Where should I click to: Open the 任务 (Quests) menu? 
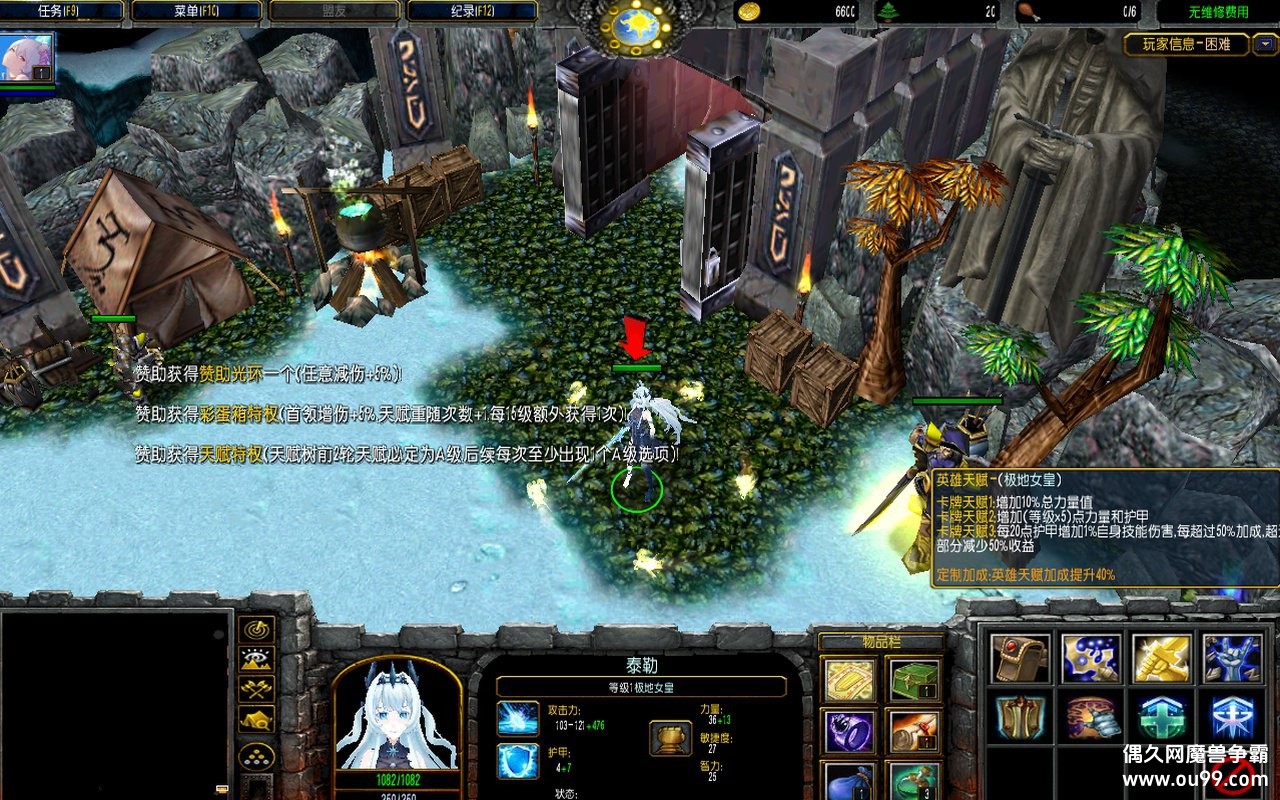point(62,11)
